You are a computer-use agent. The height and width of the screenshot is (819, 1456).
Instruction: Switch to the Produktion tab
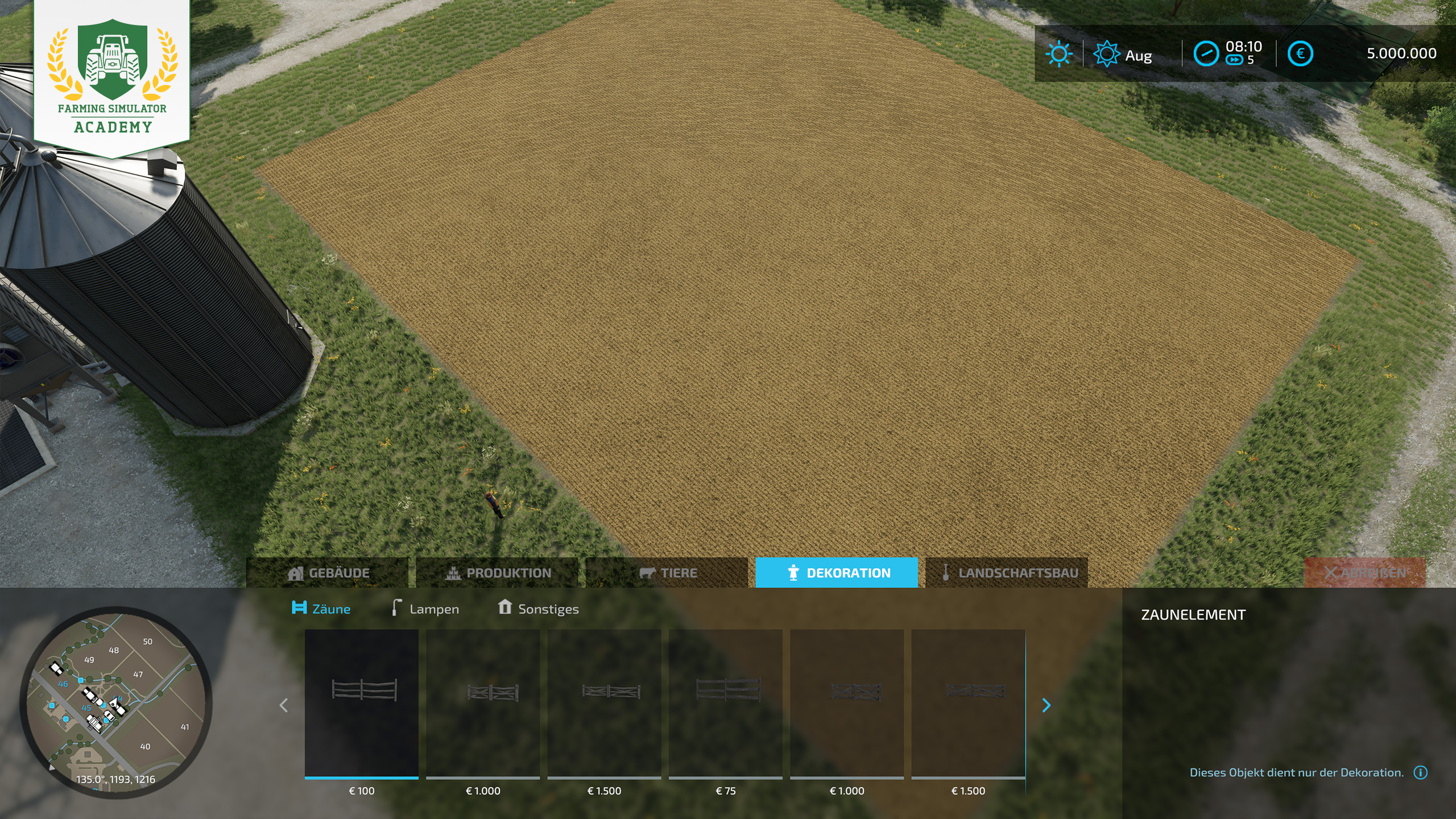tap(498, 573)
